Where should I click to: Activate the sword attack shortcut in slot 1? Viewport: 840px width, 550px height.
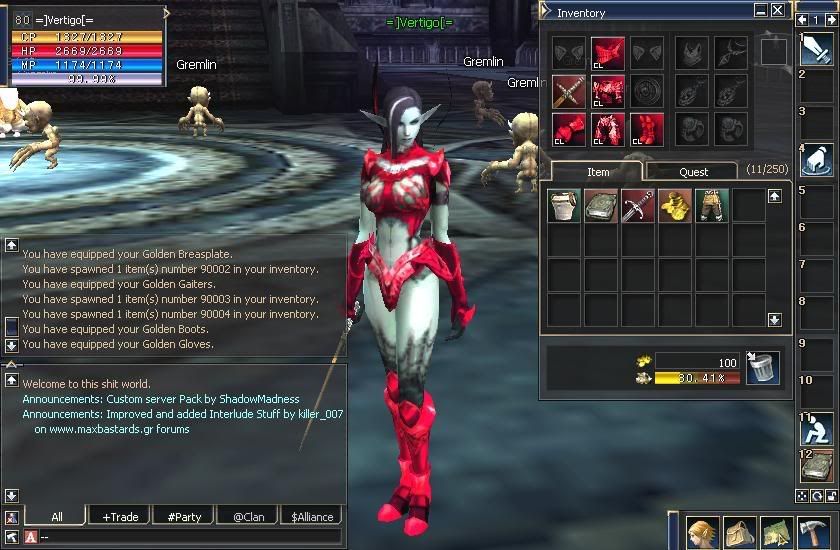click(816, 49)
